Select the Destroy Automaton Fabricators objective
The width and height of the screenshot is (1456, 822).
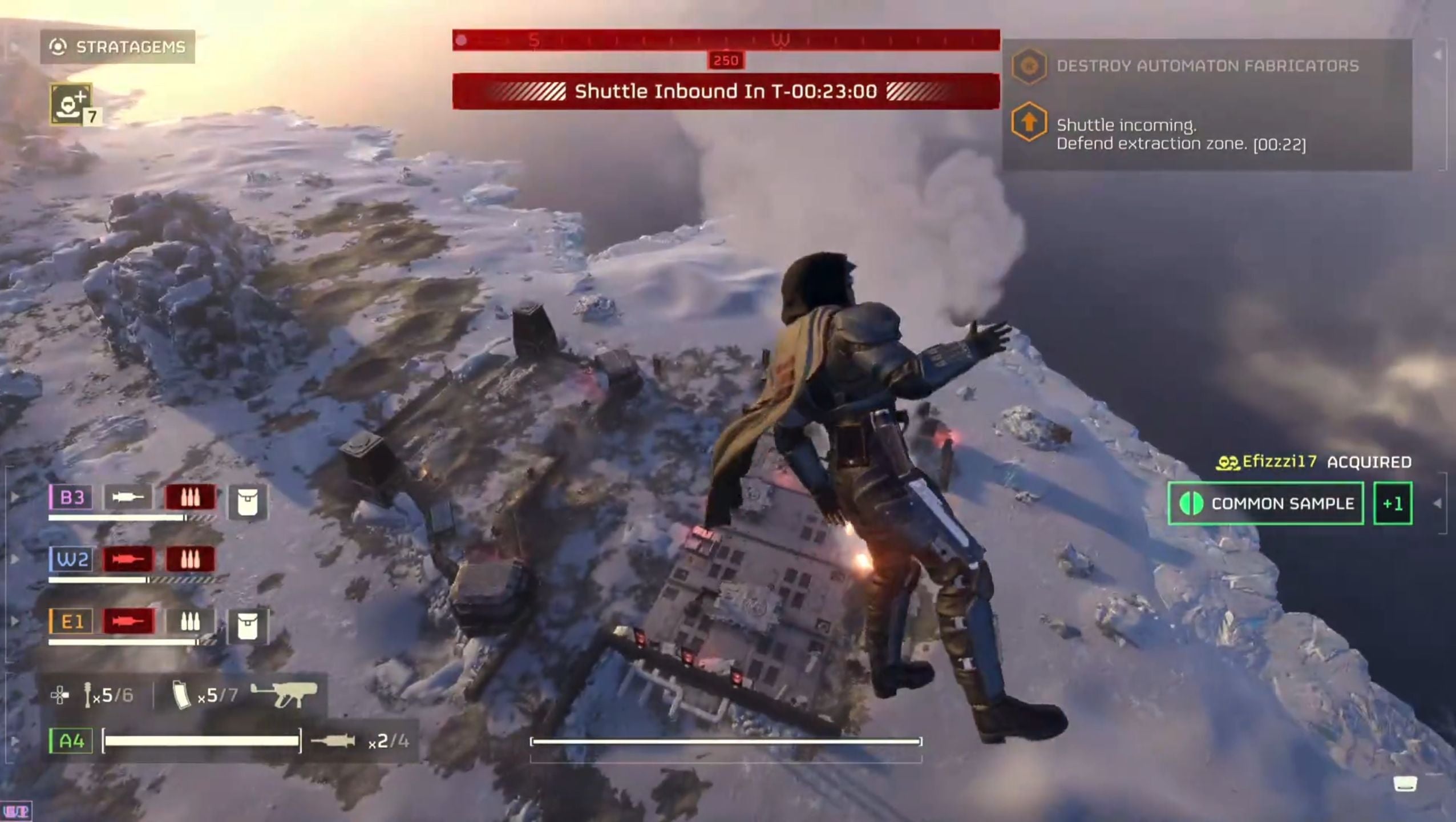1207,66
